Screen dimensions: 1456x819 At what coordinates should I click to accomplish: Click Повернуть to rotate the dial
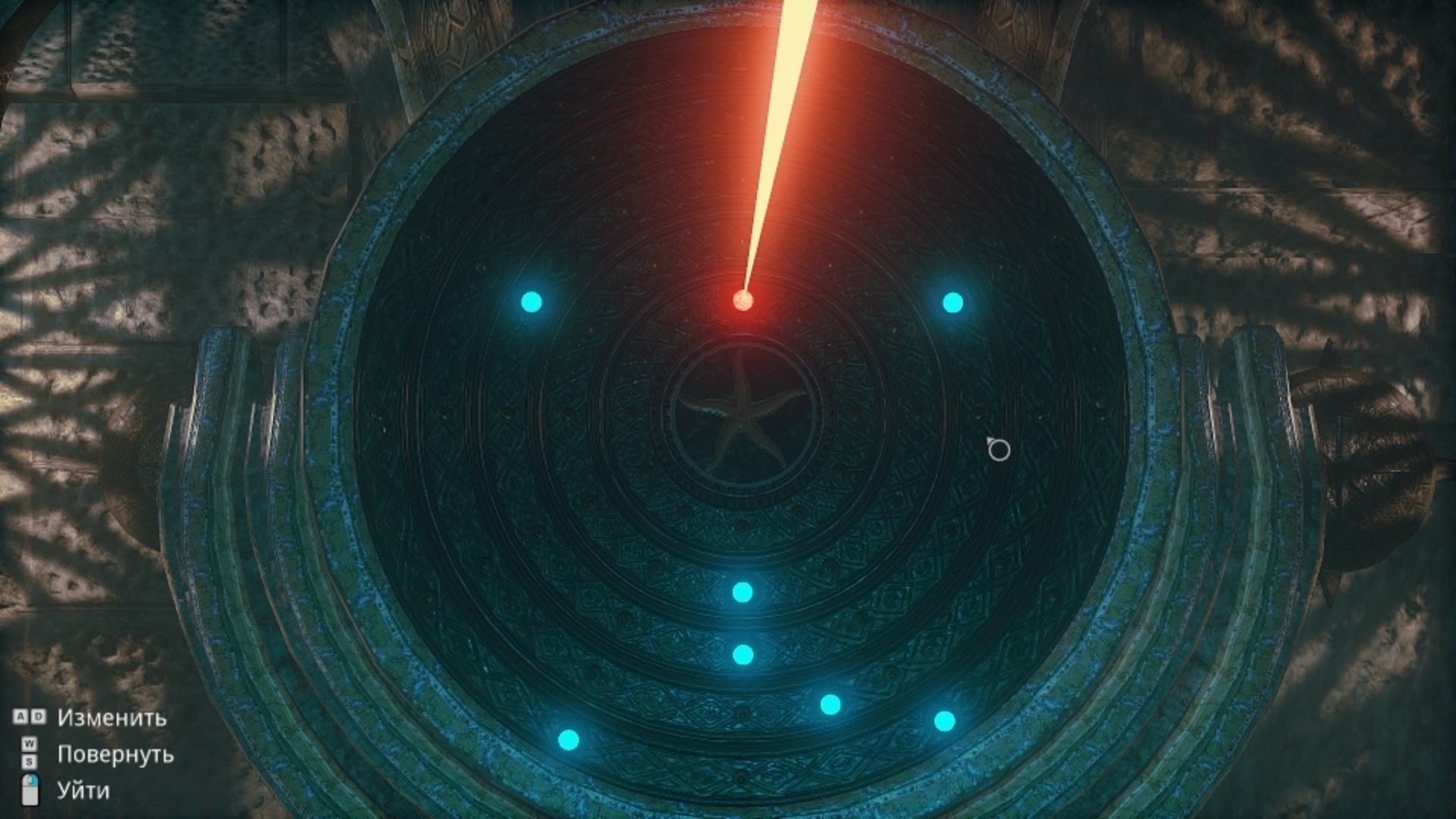(115, 755)
